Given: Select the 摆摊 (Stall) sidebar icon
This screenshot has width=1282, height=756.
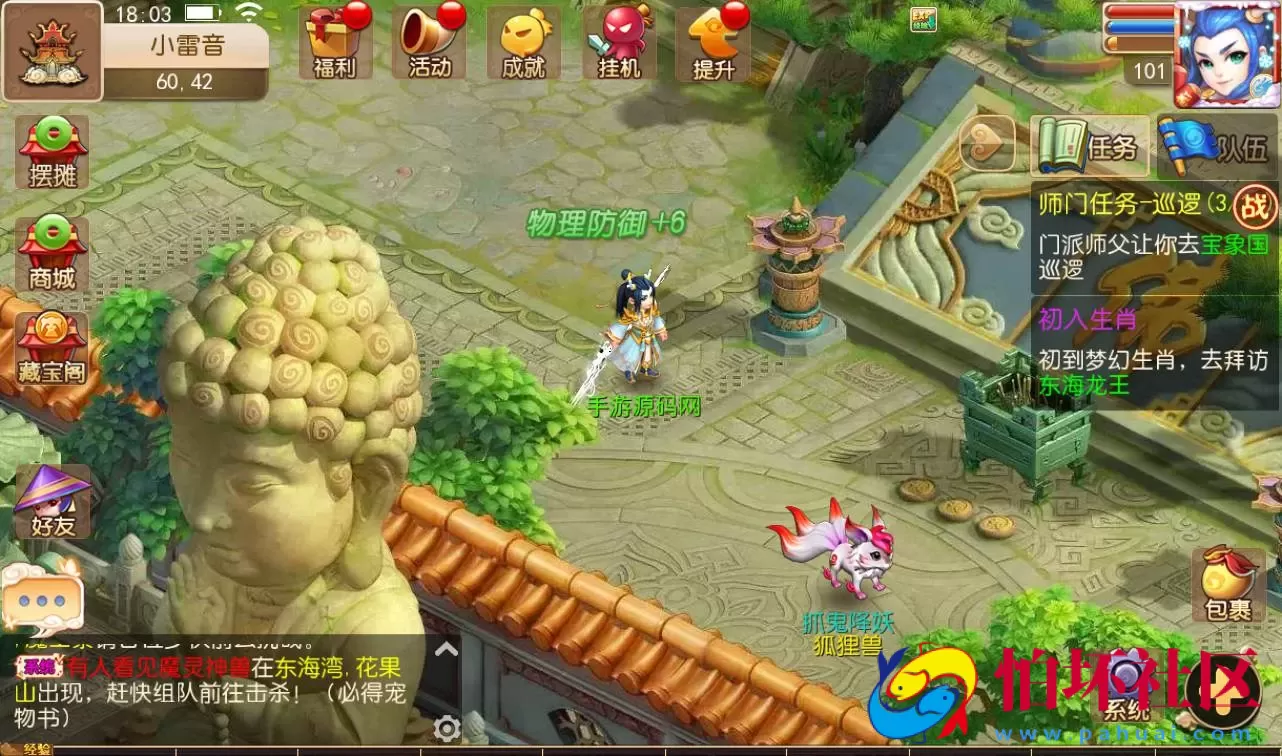Looking at the screenshot, I should 50,150.
